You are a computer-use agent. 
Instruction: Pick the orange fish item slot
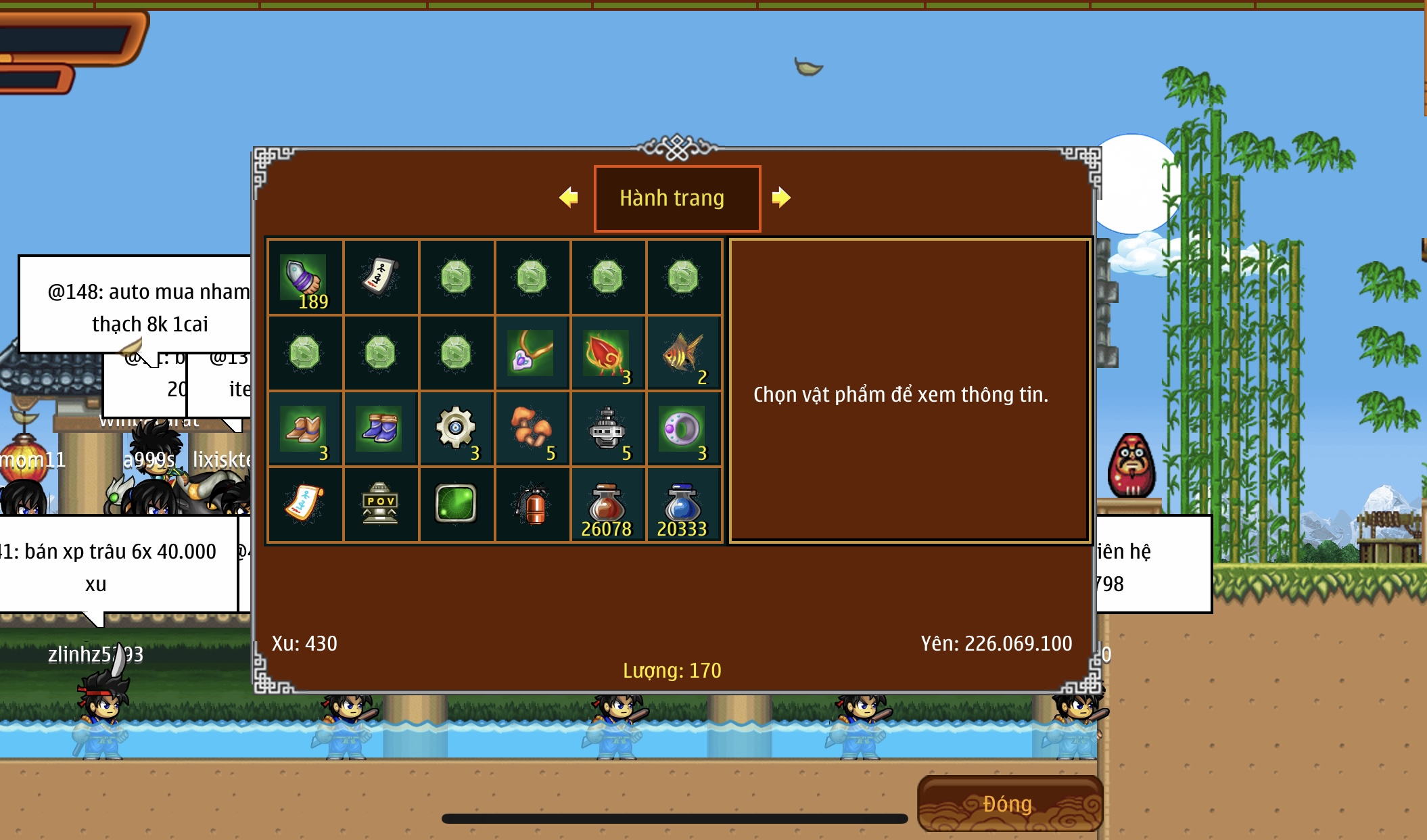click(683, 353)
